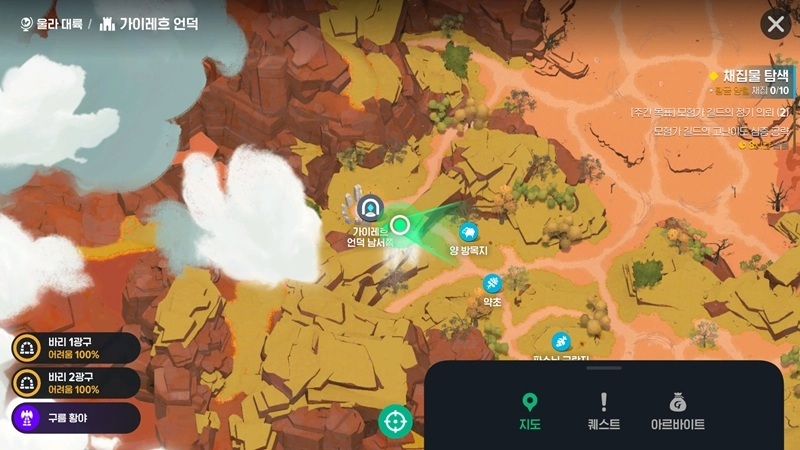Select the 약초 herb marker
Screen dimensions: 800x450
[x=492, y=284]
